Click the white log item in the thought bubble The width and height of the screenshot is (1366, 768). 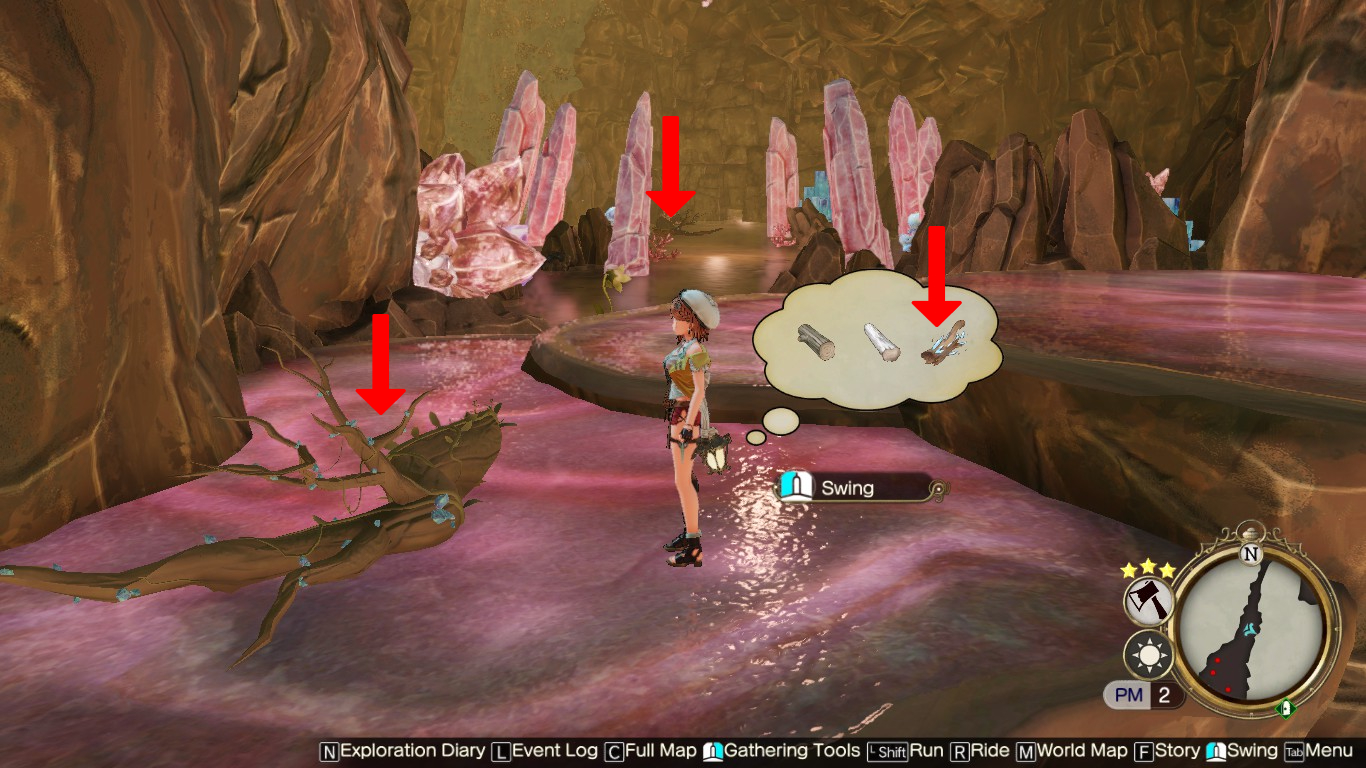pyautogui.click(x=881, y=344)
